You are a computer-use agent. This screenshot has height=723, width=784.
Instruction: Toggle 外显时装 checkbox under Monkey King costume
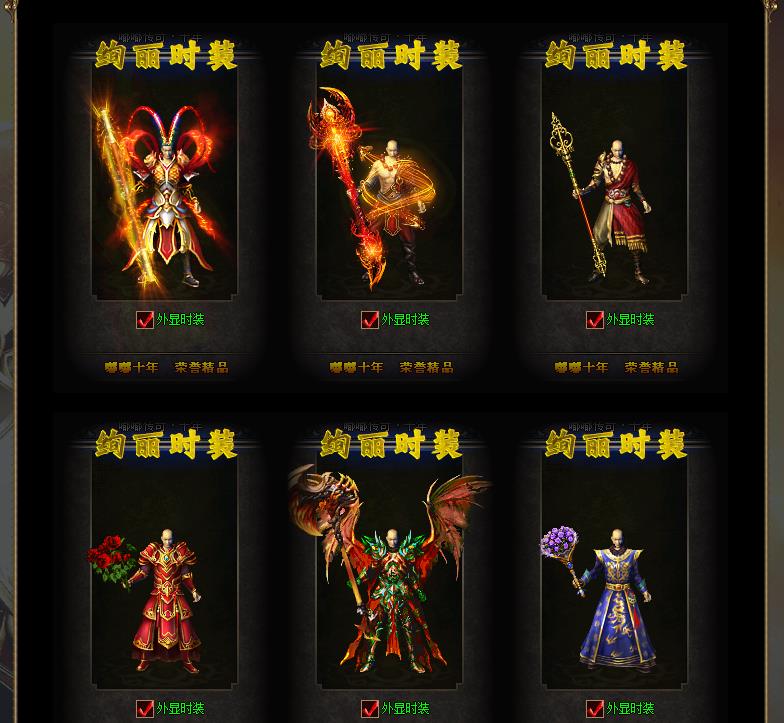(x=145, y=320)
